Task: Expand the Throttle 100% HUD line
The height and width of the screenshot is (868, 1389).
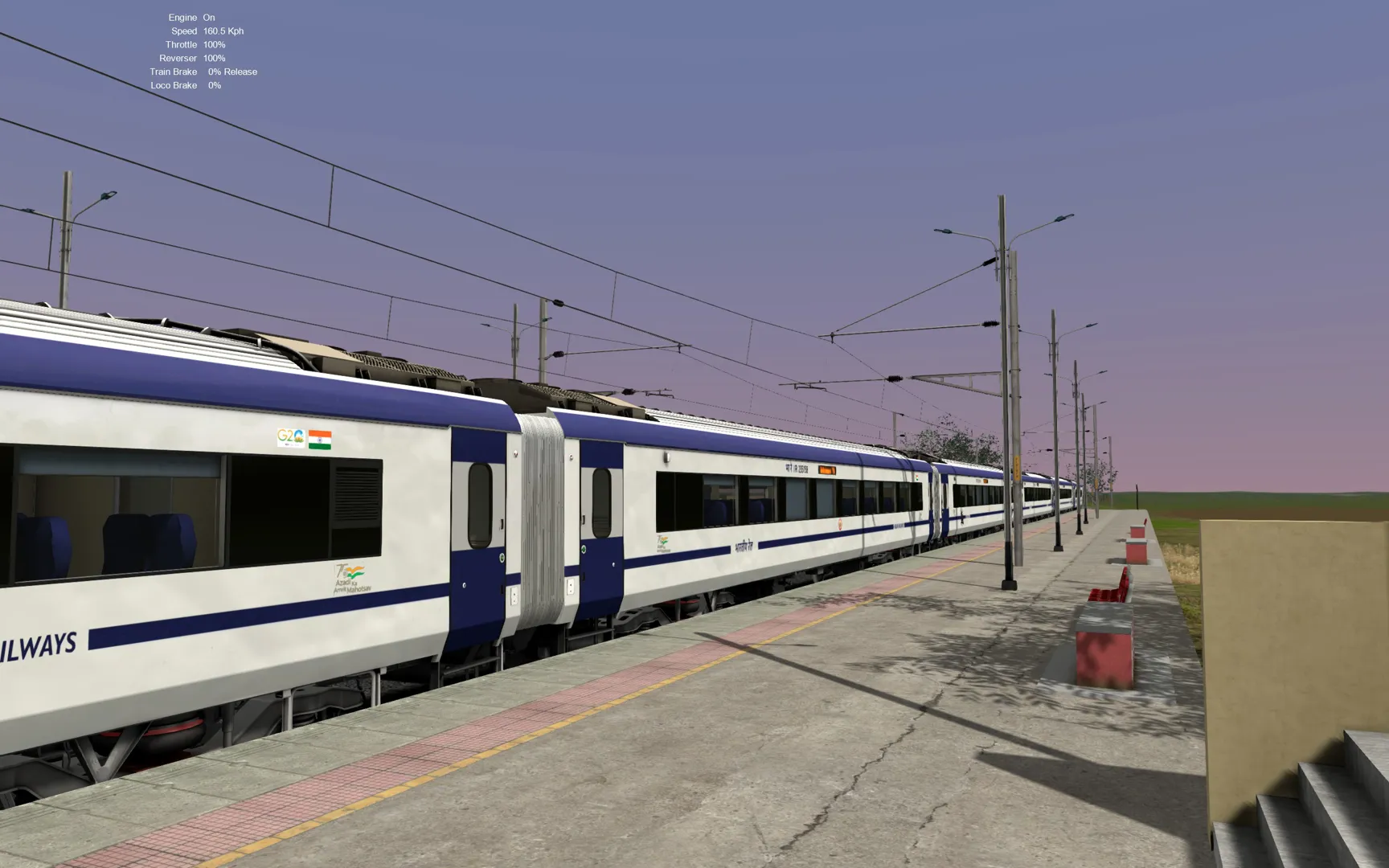Action: coord(197,44)
